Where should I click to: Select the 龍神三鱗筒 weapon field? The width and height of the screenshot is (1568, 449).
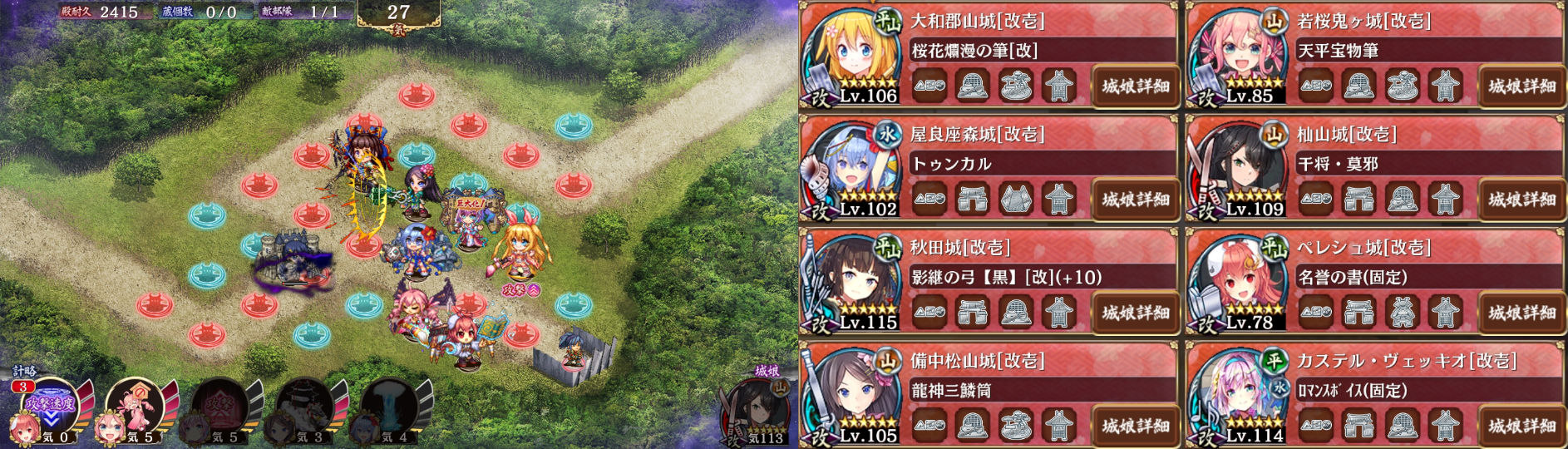(x=1039, y=390)
